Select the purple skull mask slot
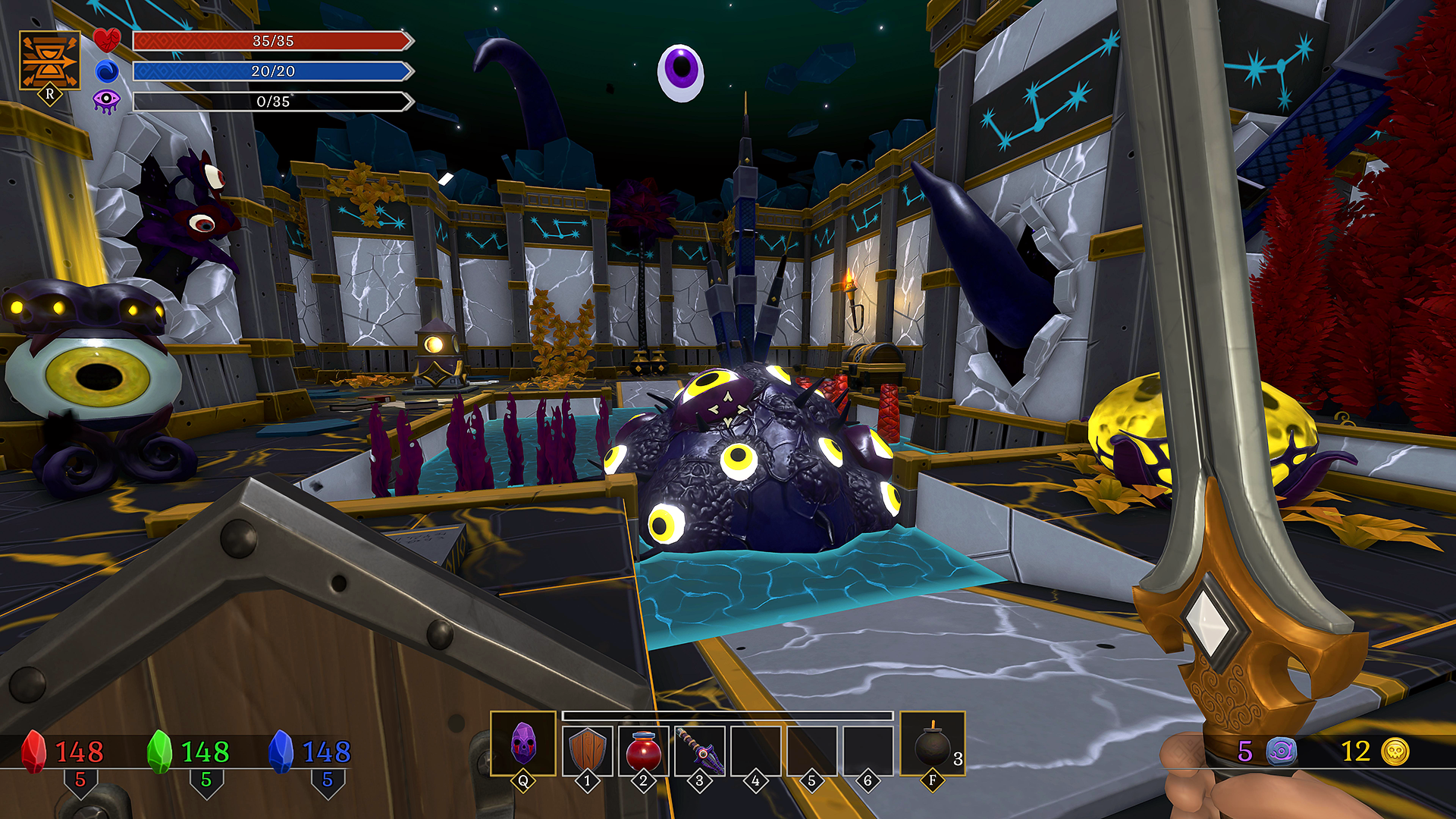The image size is (1456, 819). 523,743
